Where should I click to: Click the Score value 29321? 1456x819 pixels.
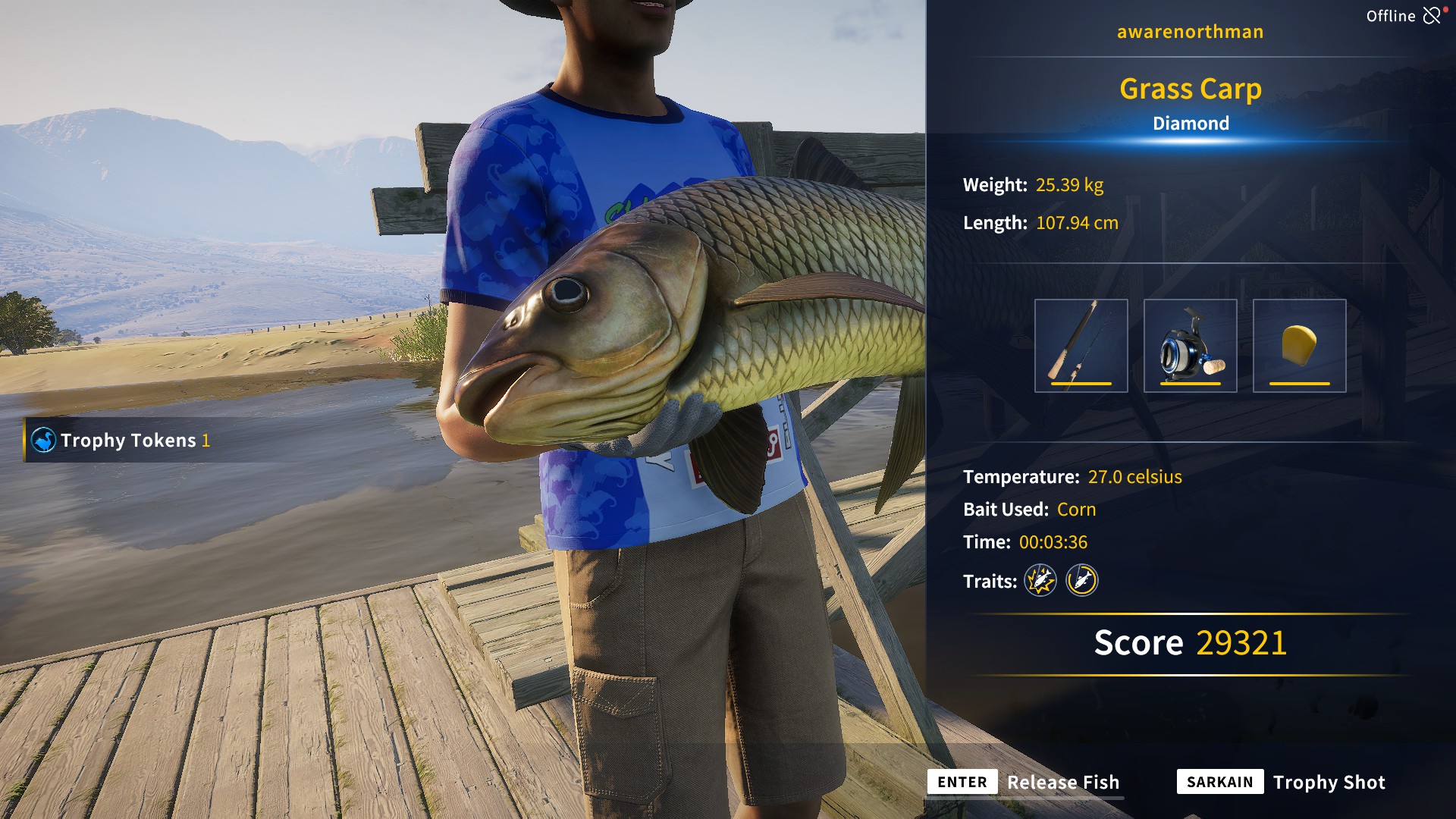coord(1241,642)
